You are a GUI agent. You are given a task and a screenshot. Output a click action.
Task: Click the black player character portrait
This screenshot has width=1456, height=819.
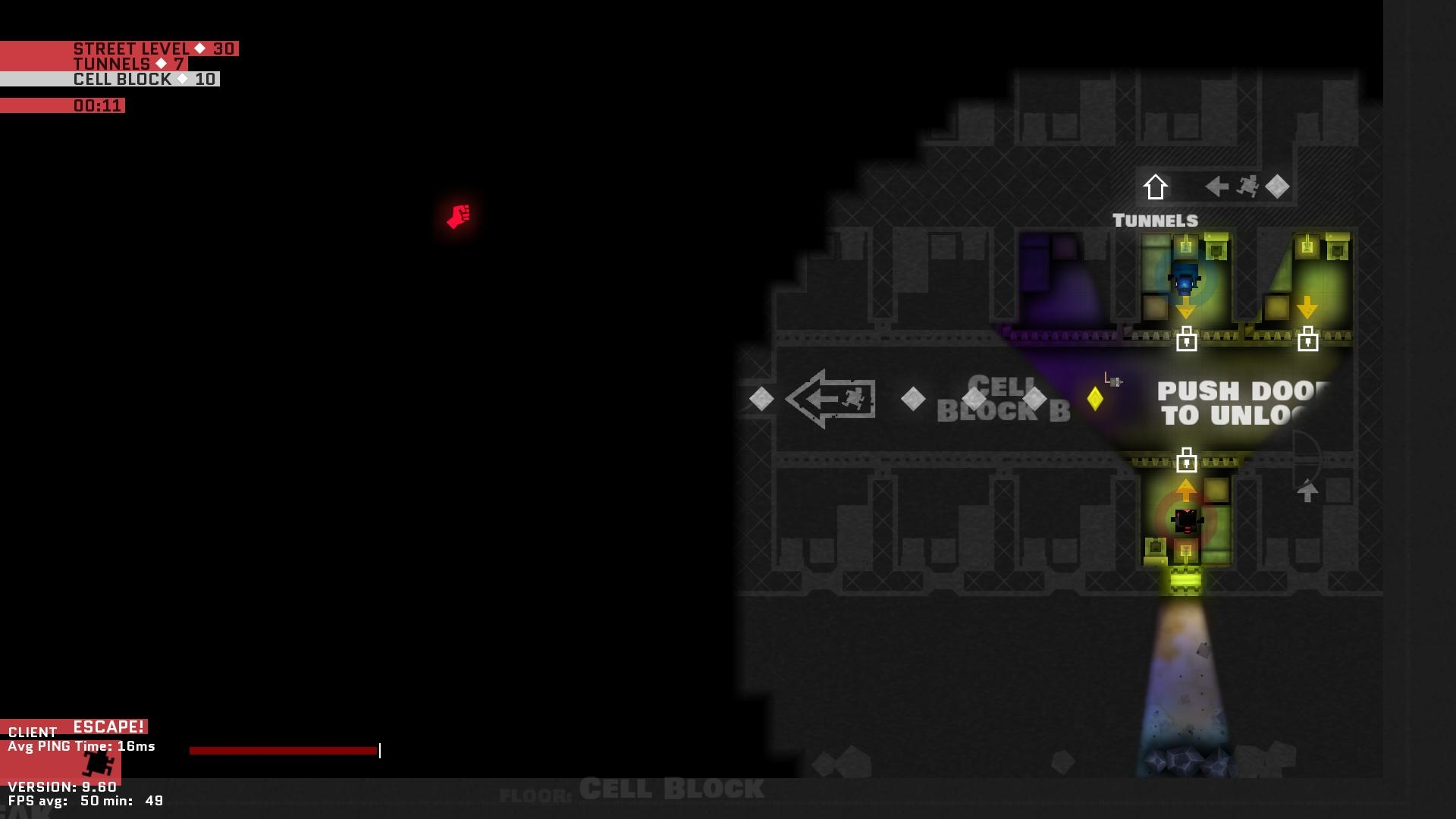click(x=97, y=763)
